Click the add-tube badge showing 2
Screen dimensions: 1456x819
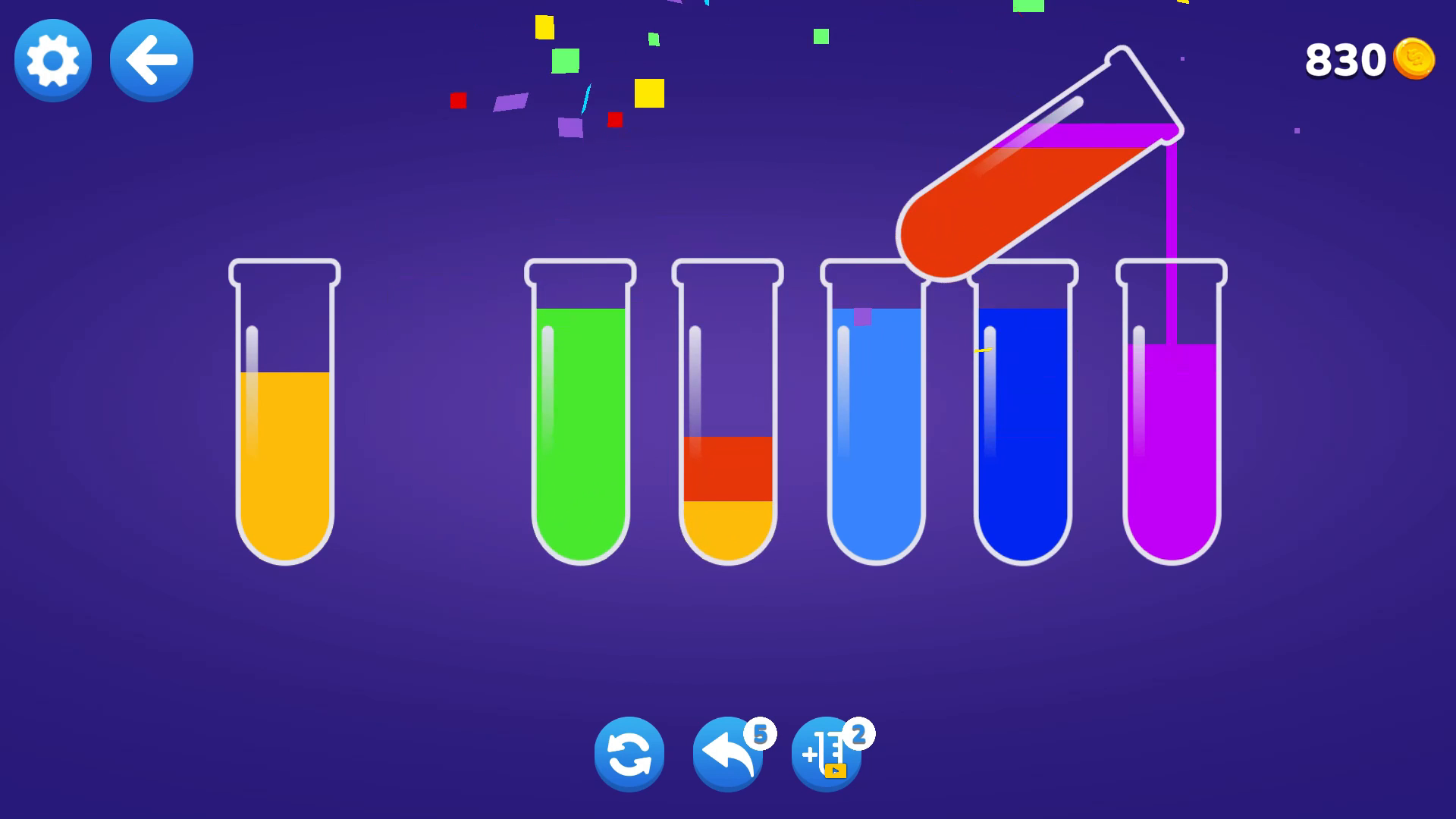[859, 733]
